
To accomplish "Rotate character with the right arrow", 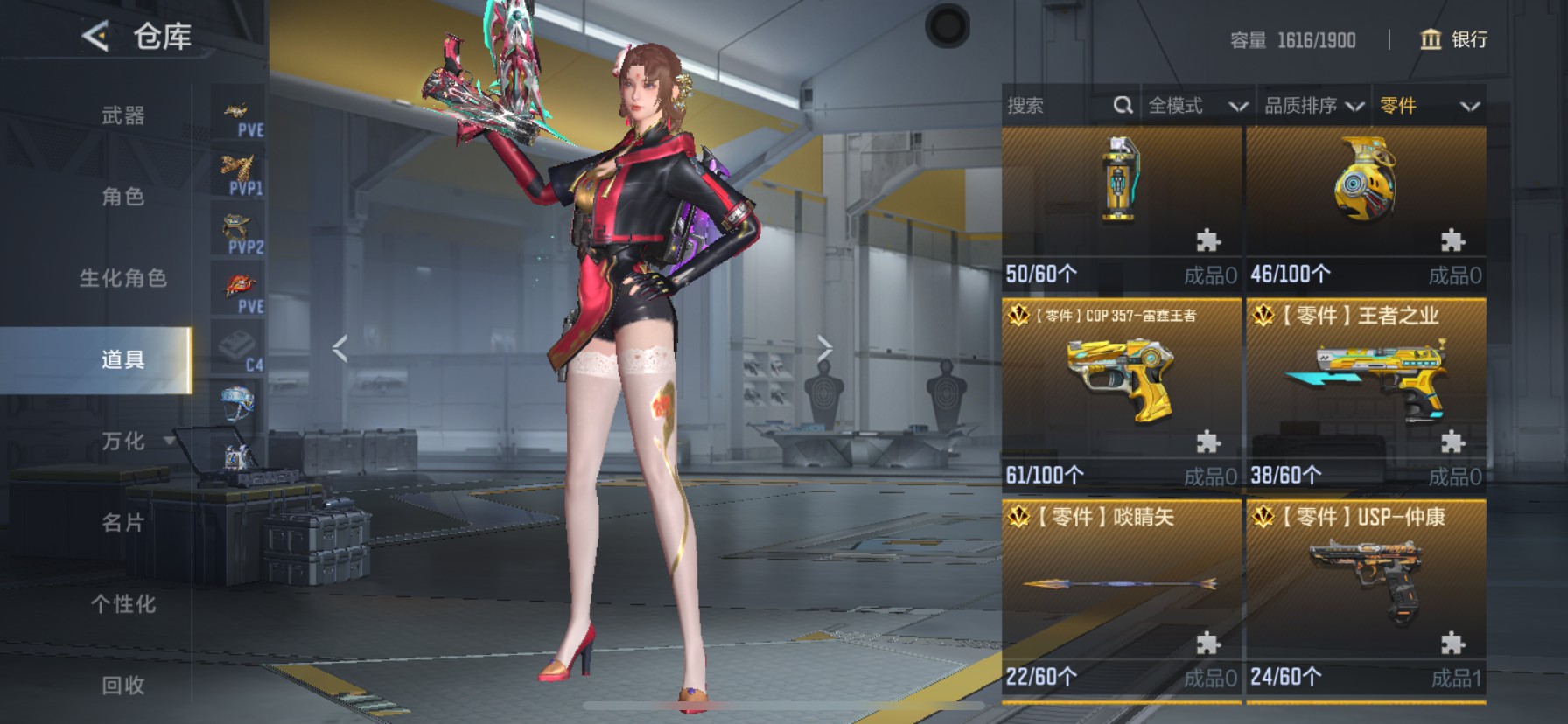I will (x=824, y=348).
